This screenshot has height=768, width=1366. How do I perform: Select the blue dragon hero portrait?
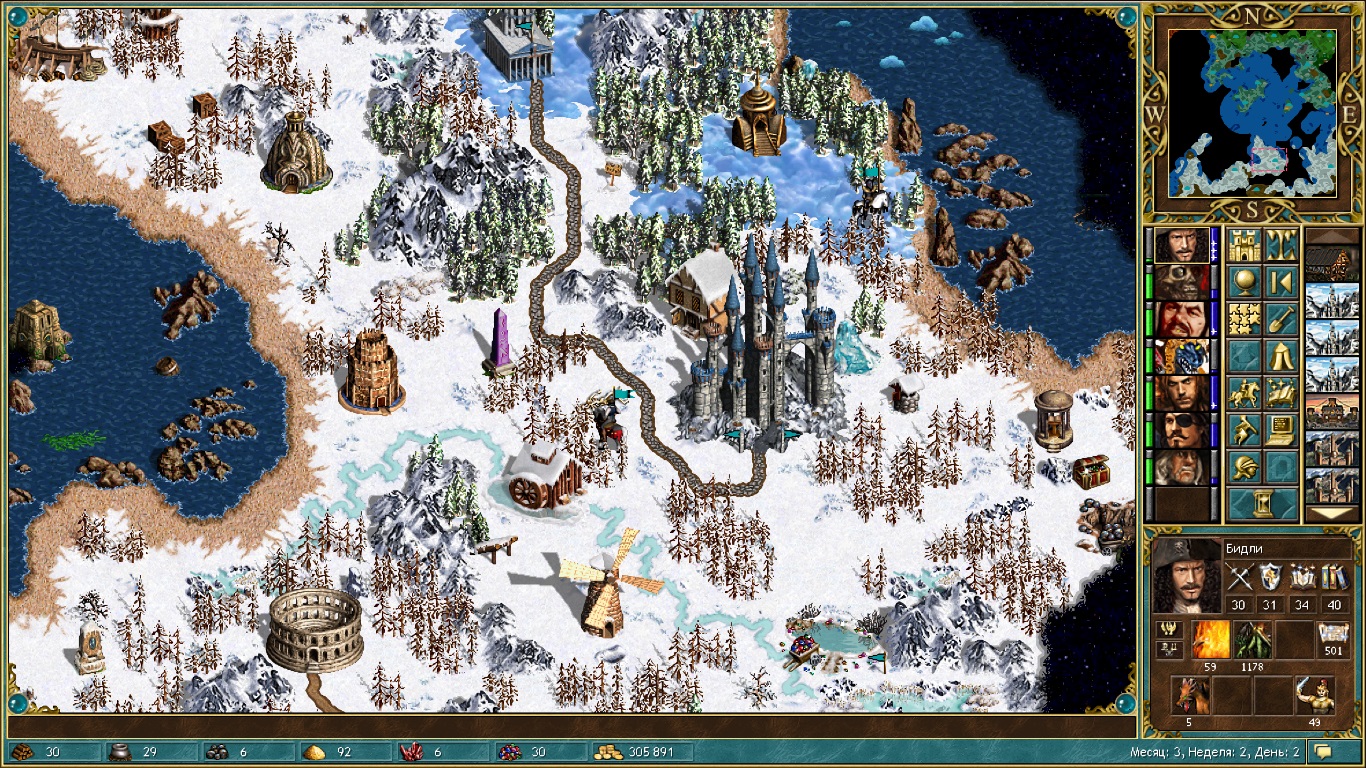point(1181,356)
